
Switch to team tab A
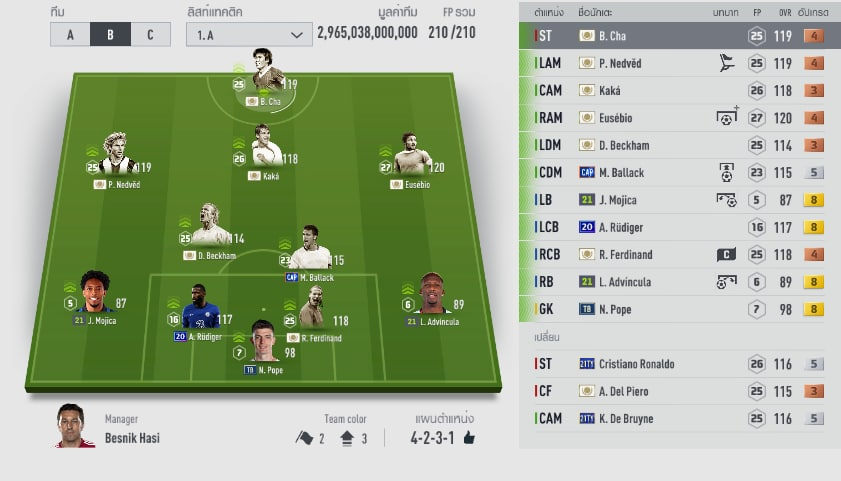click(x=70, y=34)
